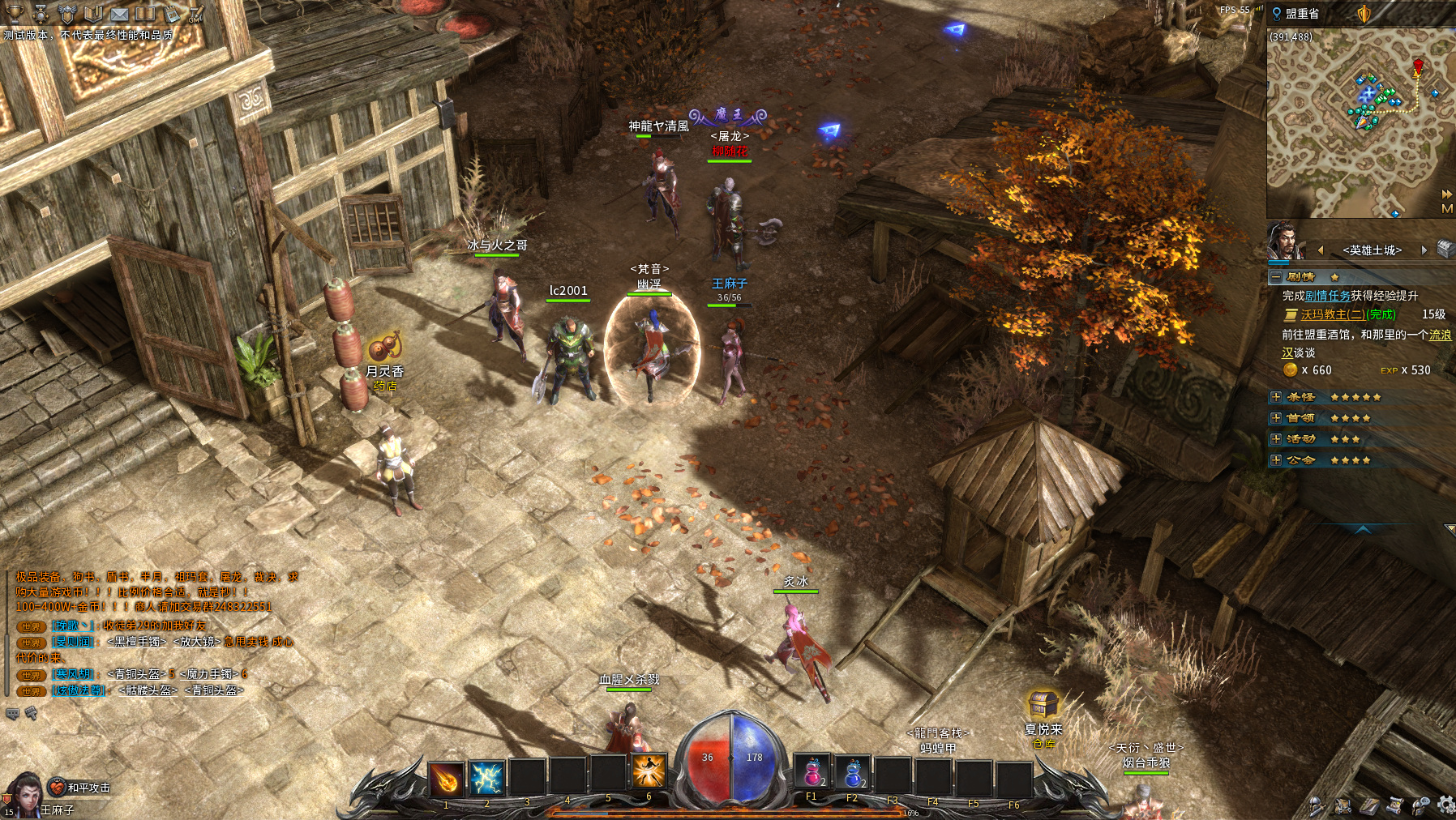This screenshot has width=1456, height=820.
Task: Use the red health potion in F1
Action: click(x=812, y=773)
